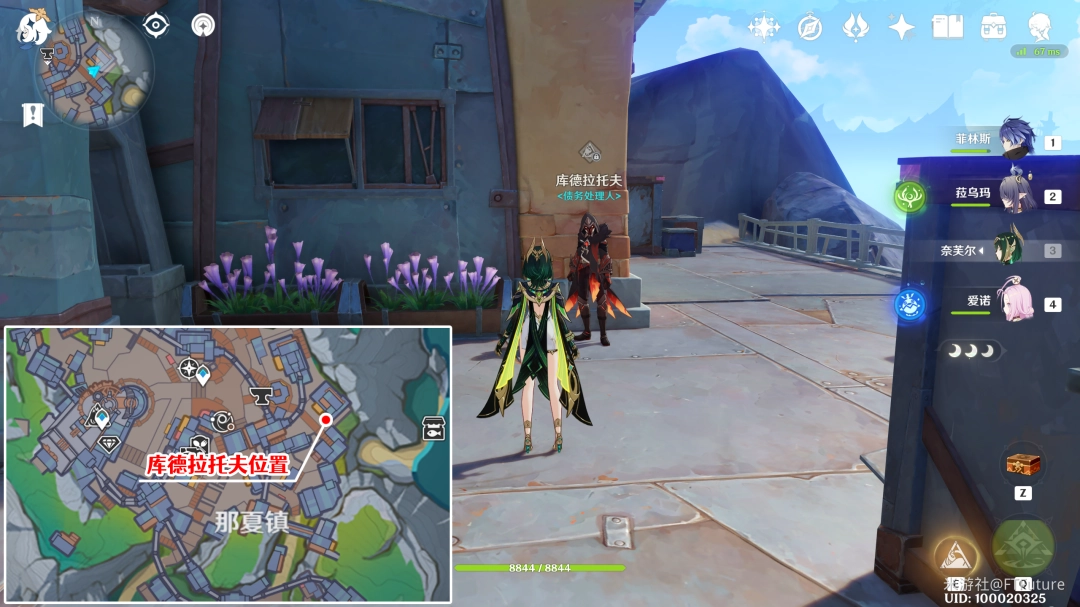This screenshot has width=1080, height=607.
Task: Open the Paimon menu
Action: pyautogui.click(x=33, y=27)
